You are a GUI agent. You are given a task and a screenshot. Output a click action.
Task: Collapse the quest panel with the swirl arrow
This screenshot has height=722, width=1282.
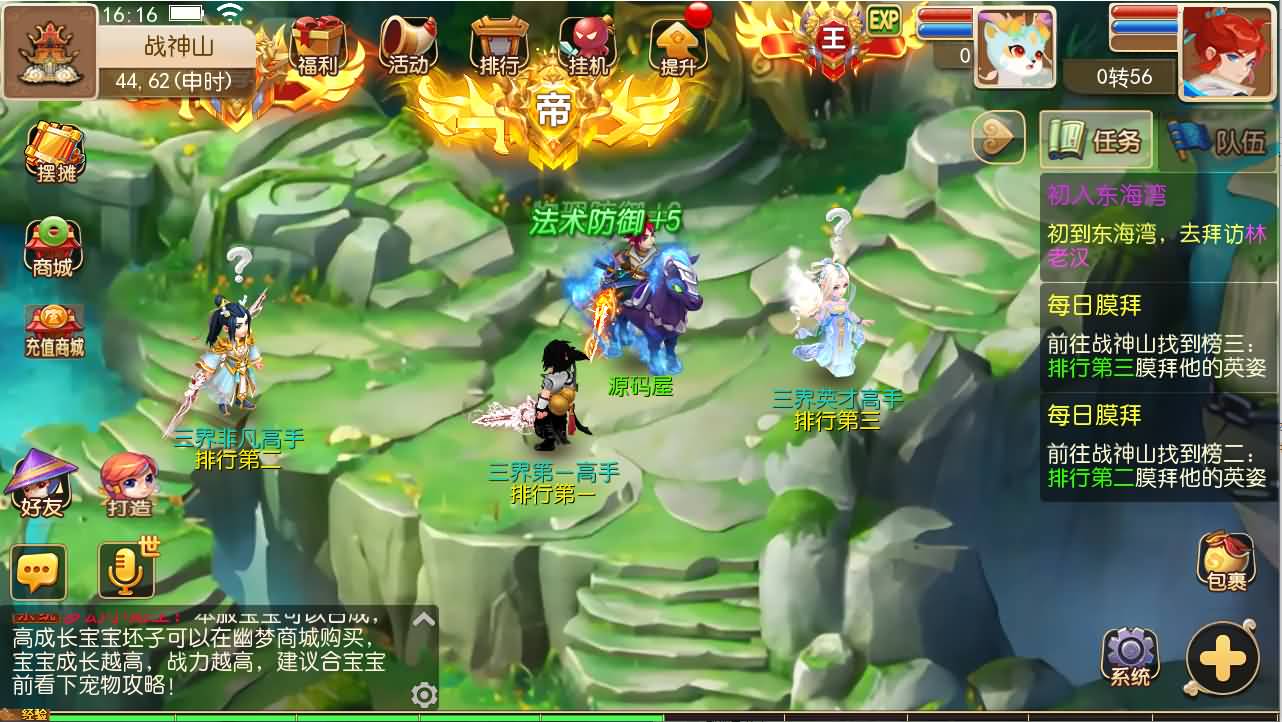[x=997, y=139]
